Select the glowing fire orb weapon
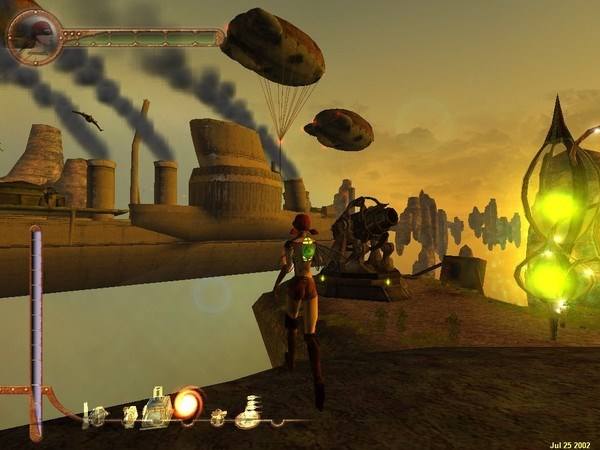This screenshot has width=600, height=450. click(186, 404)
